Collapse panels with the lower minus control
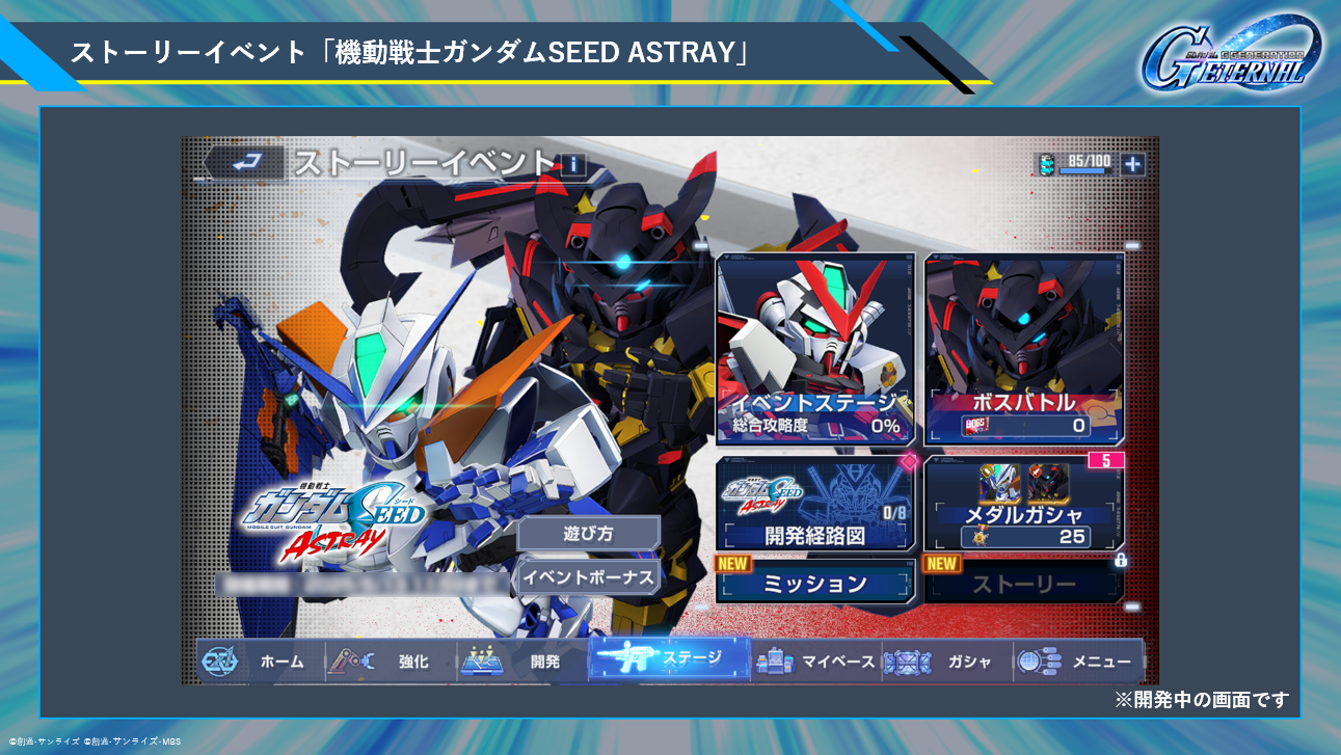Screen dimensions: 1341x755 (x=1131, y=606)
